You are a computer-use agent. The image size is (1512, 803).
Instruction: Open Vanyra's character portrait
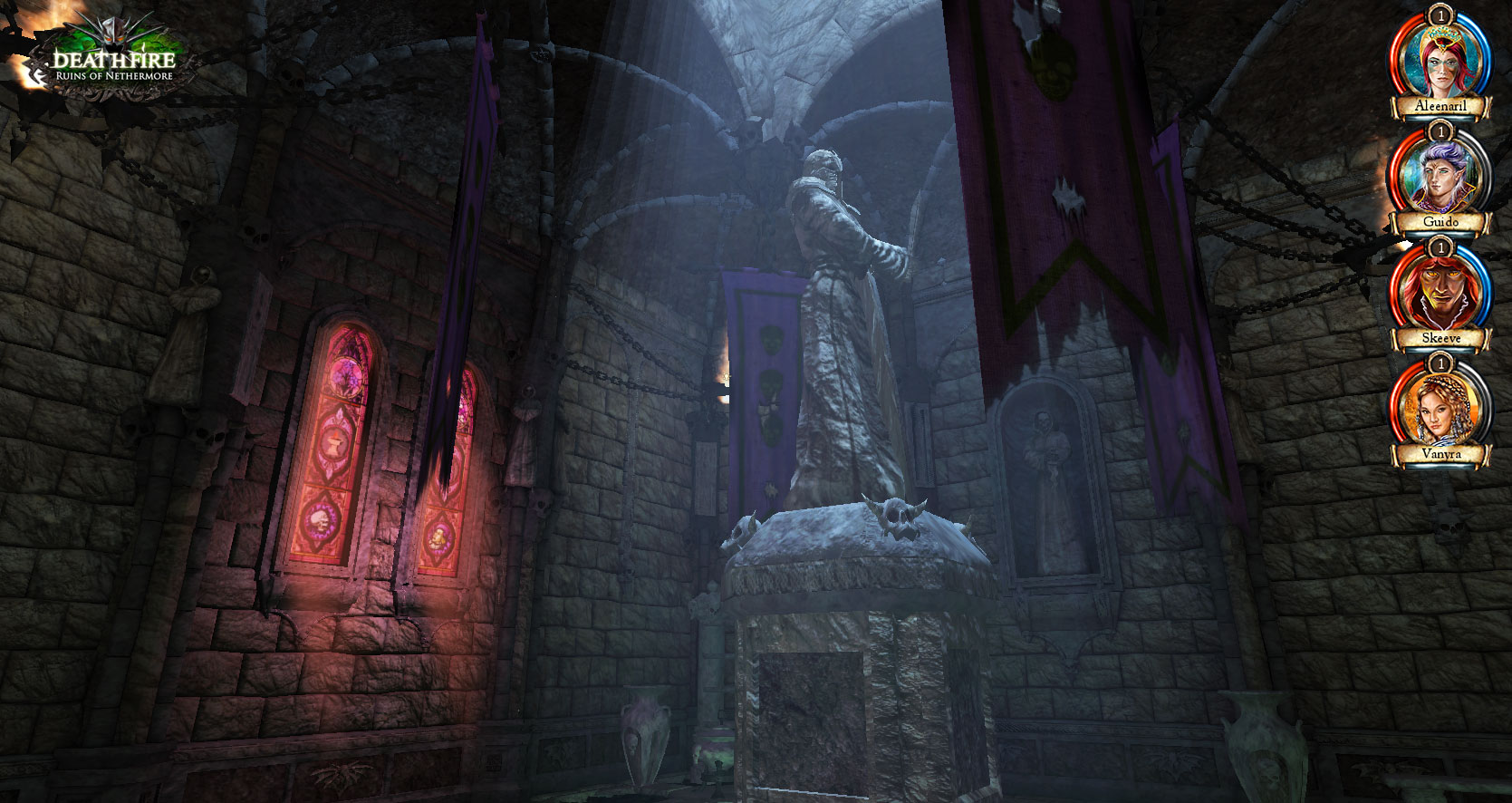pos(1440,410)
